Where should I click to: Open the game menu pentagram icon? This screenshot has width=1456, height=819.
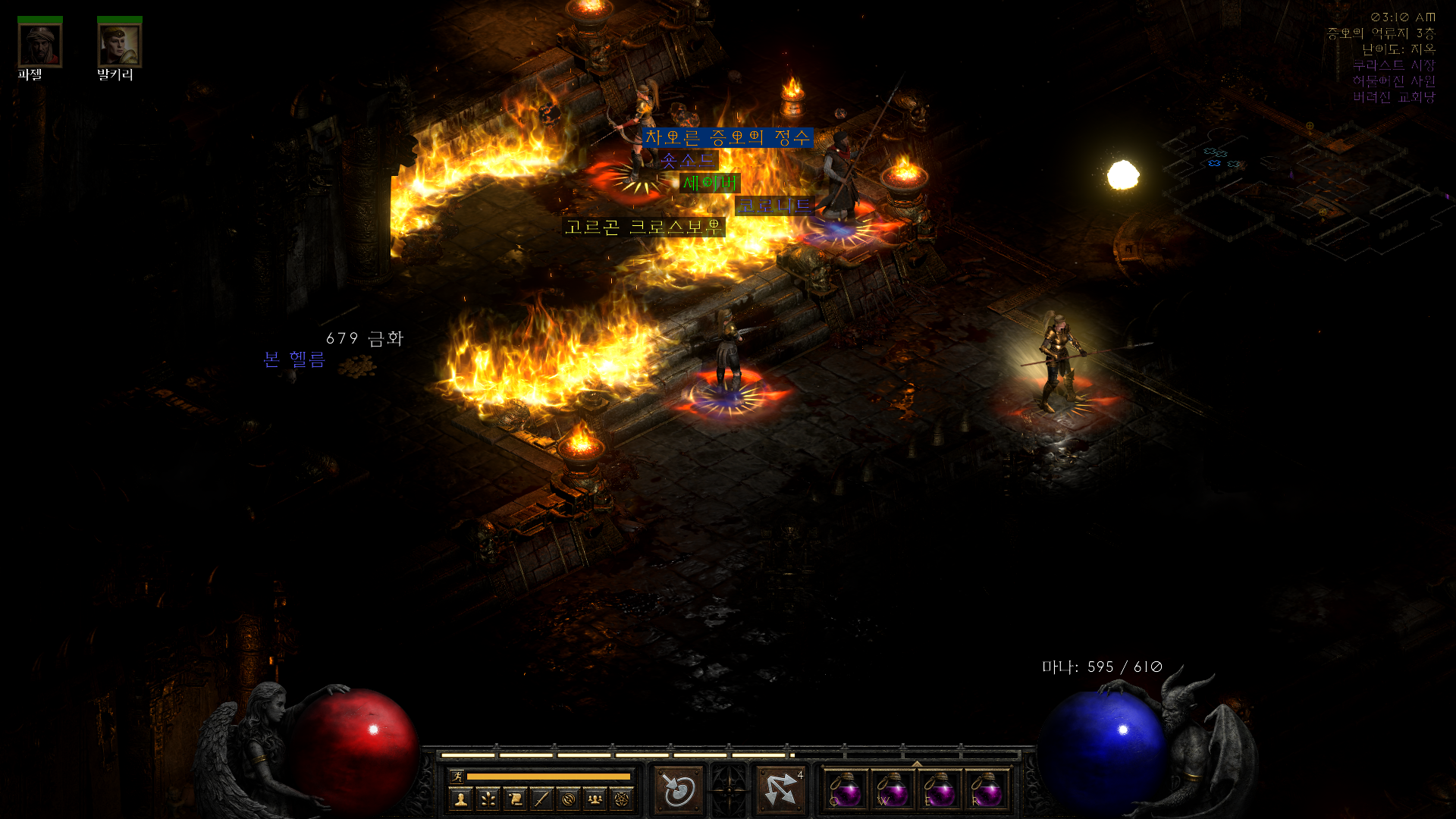point(622,799)
